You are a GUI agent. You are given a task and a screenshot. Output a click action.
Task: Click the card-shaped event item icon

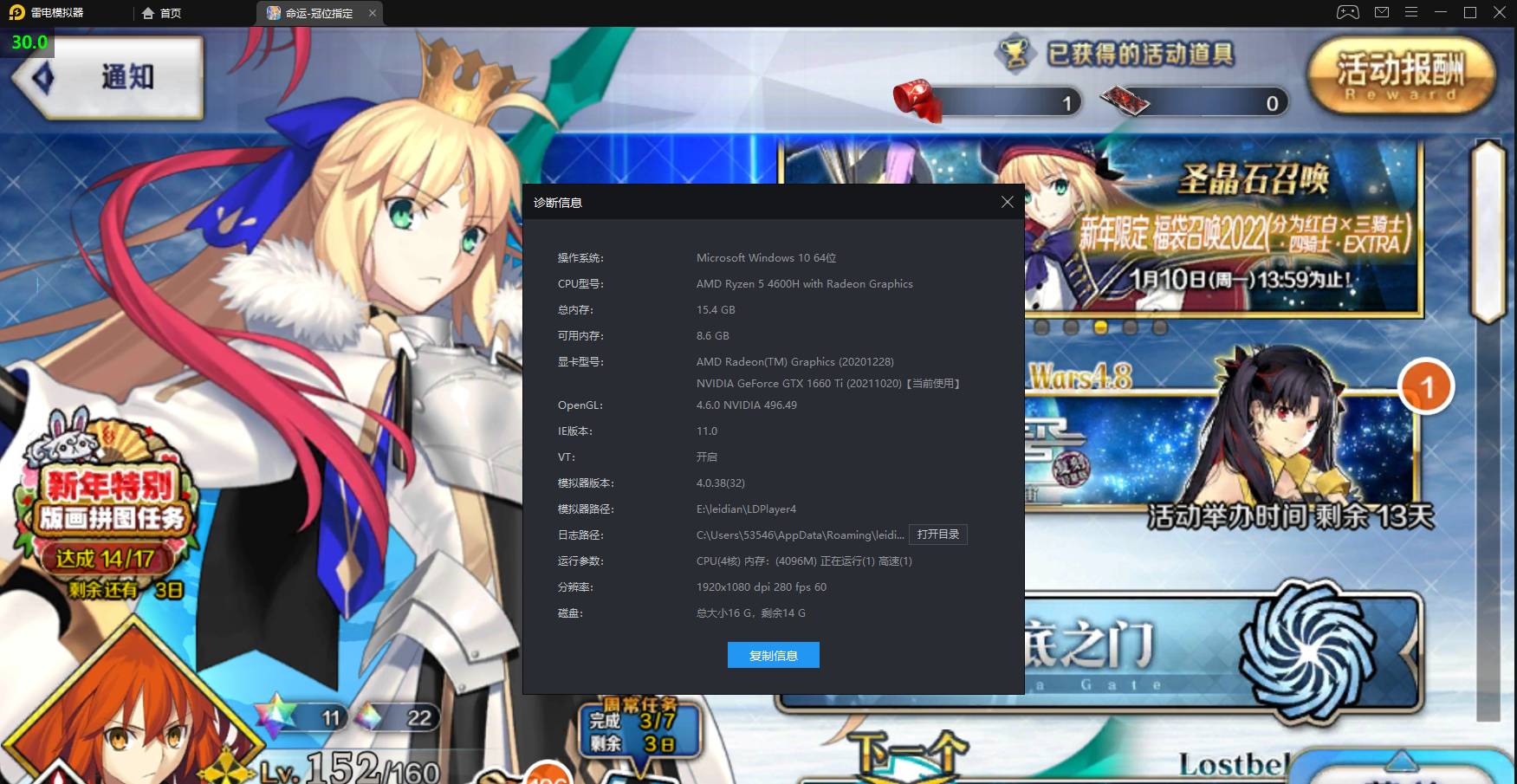1126,101
